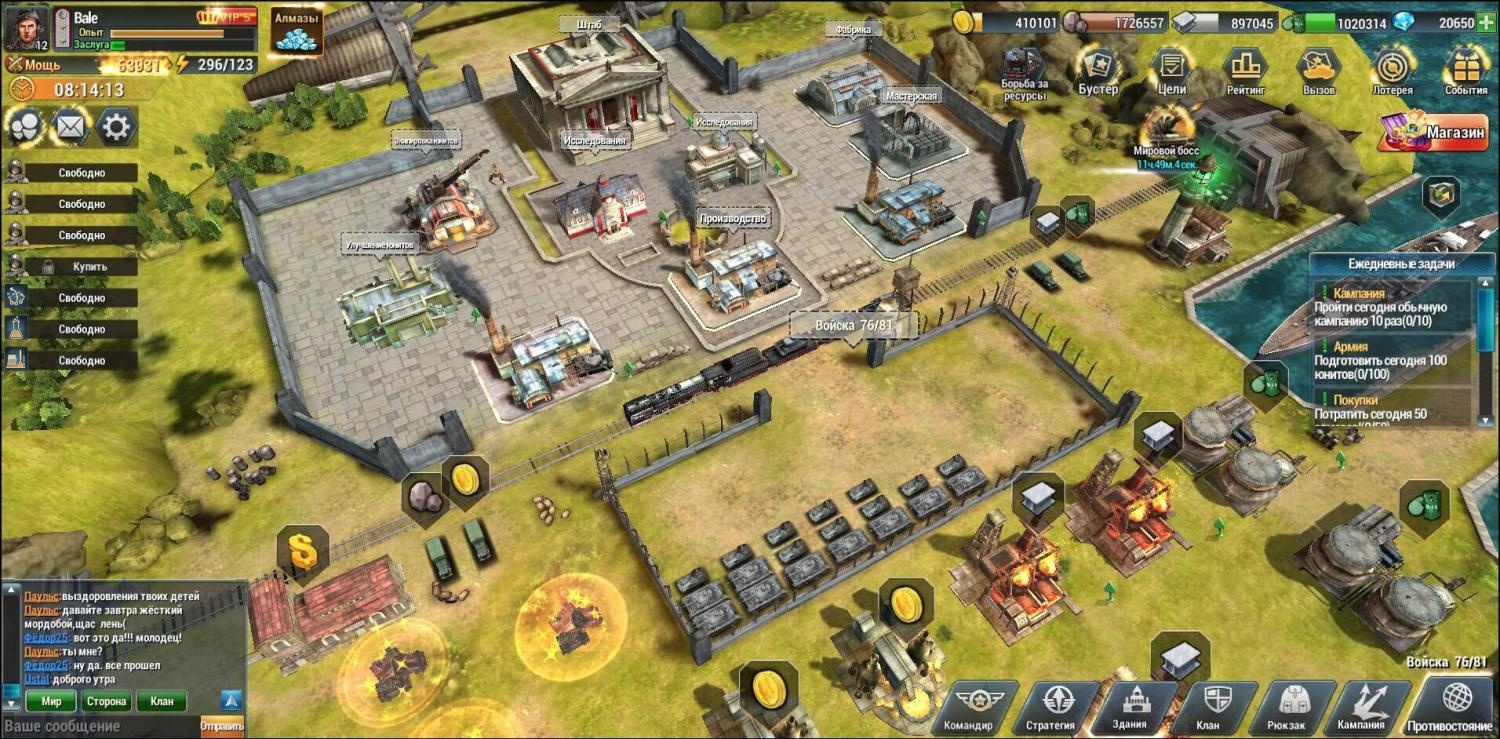Image resolution: width=1500 pixels, height=739 pixels.
Task: Switch chat to the Клан channel
Action: coord(161,701)
